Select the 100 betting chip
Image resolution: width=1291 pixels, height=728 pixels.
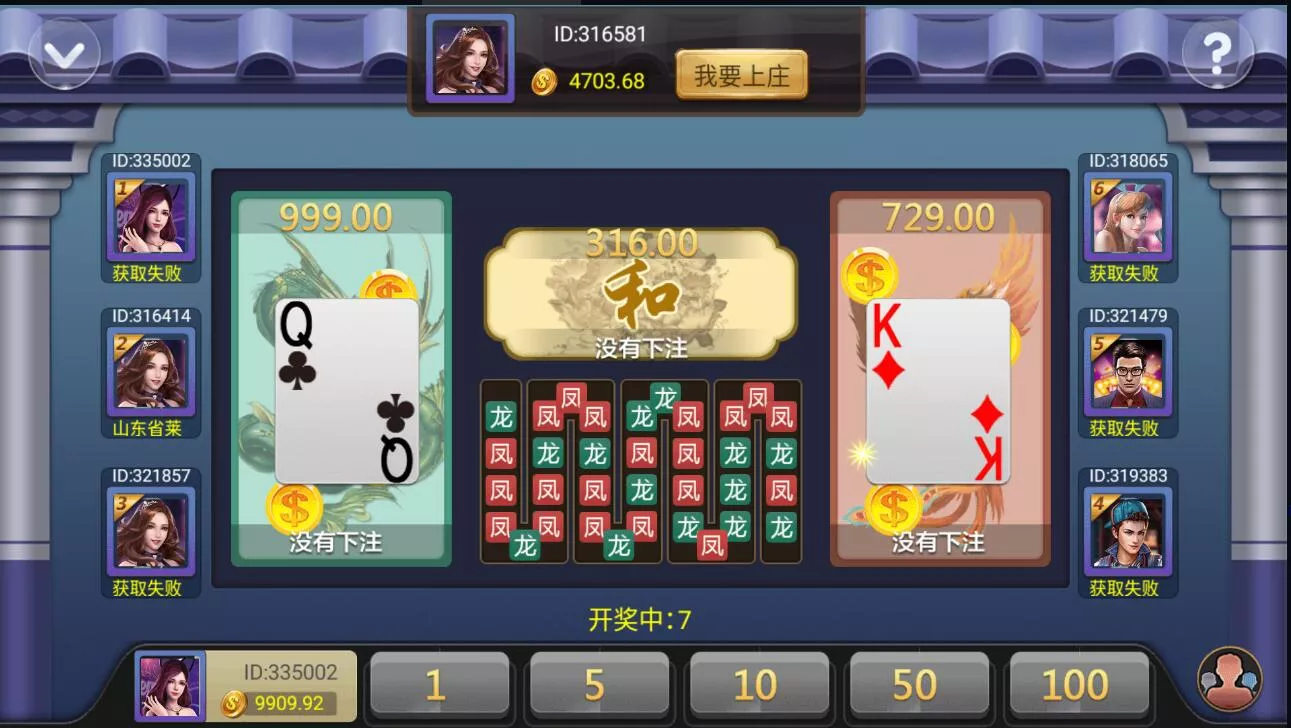(1078, 685)
